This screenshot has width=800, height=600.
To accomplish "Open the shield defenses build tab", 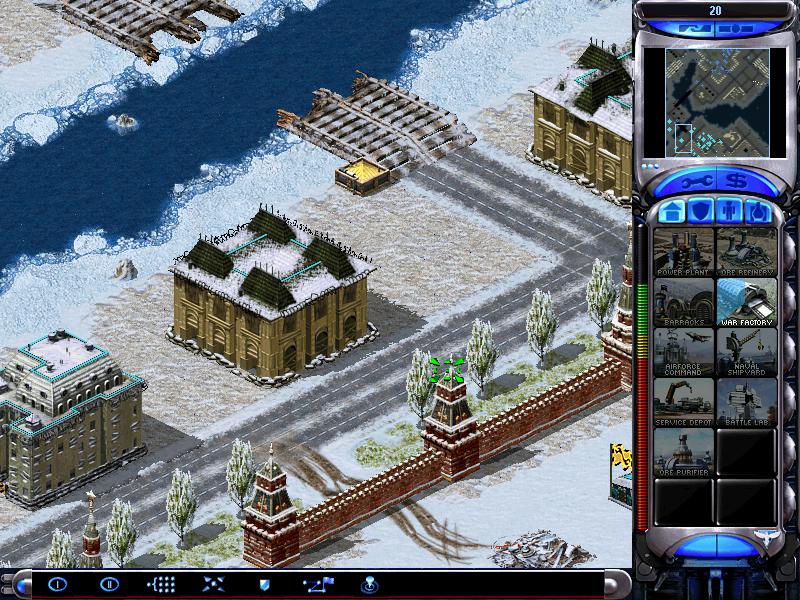I will tap(701, 212).
